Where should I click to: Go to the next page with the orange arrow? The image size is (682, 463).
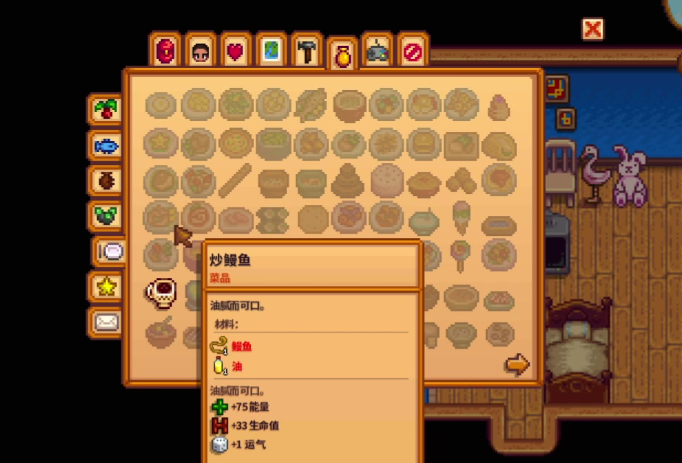[x=516, y=365]
